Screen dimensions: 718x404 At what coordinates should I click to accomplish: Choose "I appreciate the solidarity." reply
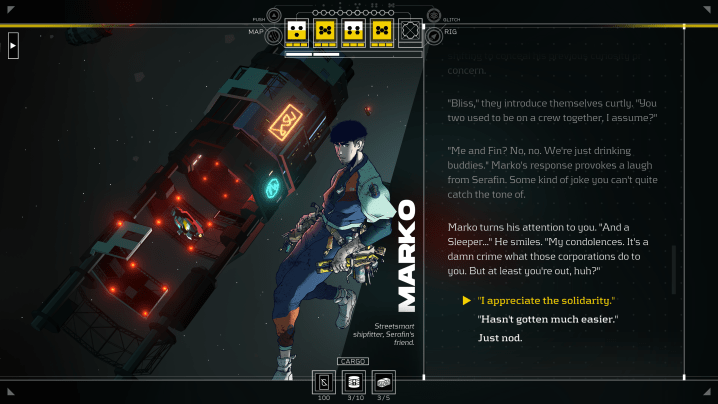pos(546,300)
